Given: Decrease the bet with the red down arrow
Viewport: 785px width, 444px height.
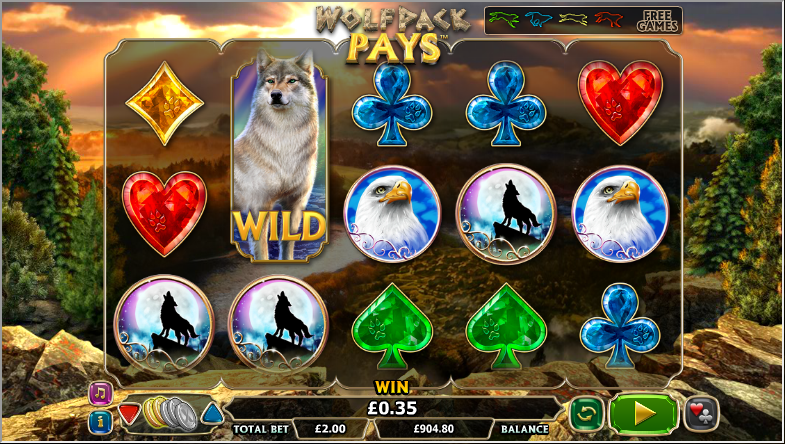Looking at the screenshot, I should tap(129, 412).
